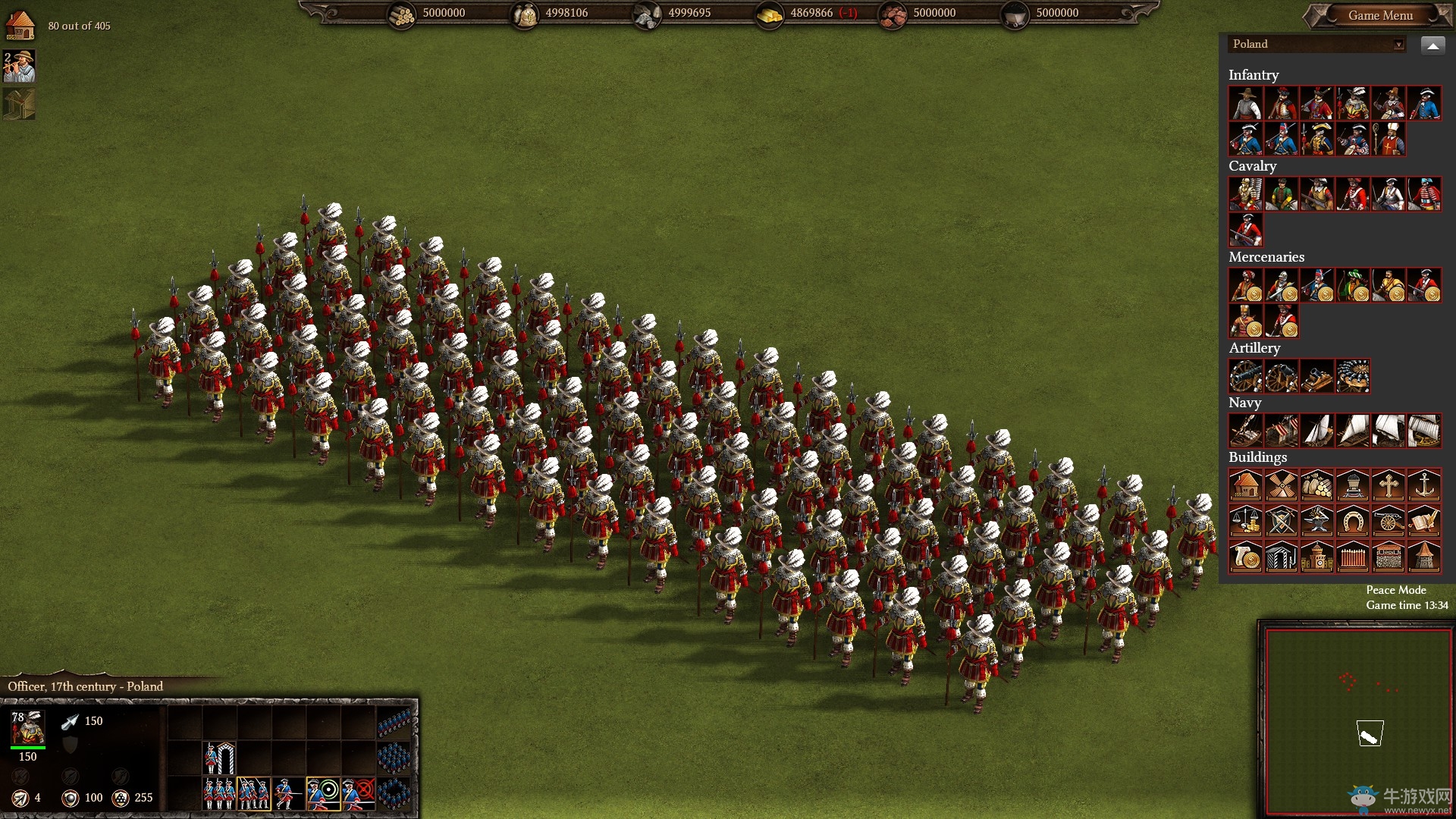Pick the horseshoe stable building icon
The width and height of the screenshot is (1456, 819).
coord(1353,522)
